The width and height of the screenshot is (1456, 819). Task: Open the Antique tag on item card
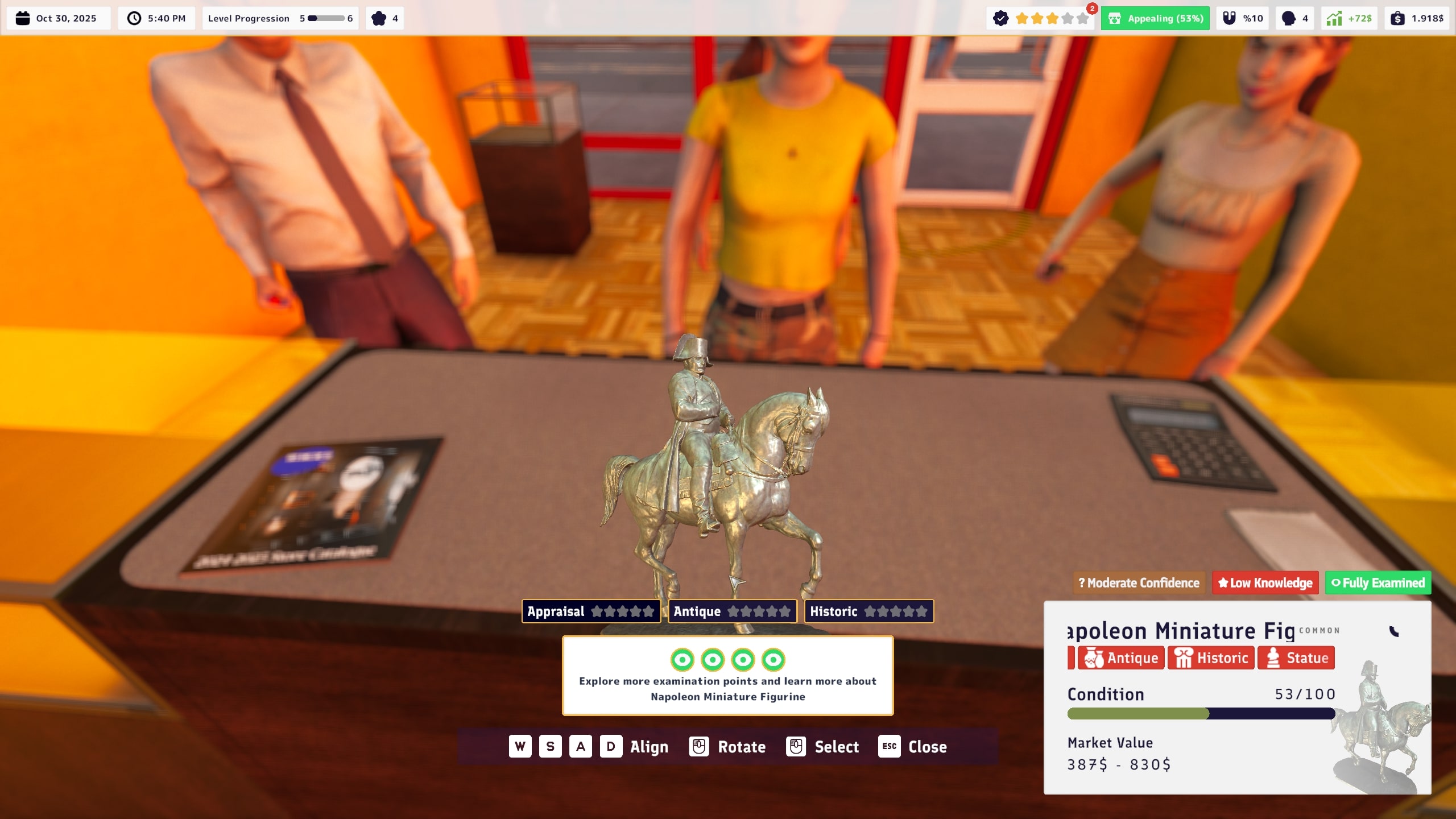point(1121,658)
